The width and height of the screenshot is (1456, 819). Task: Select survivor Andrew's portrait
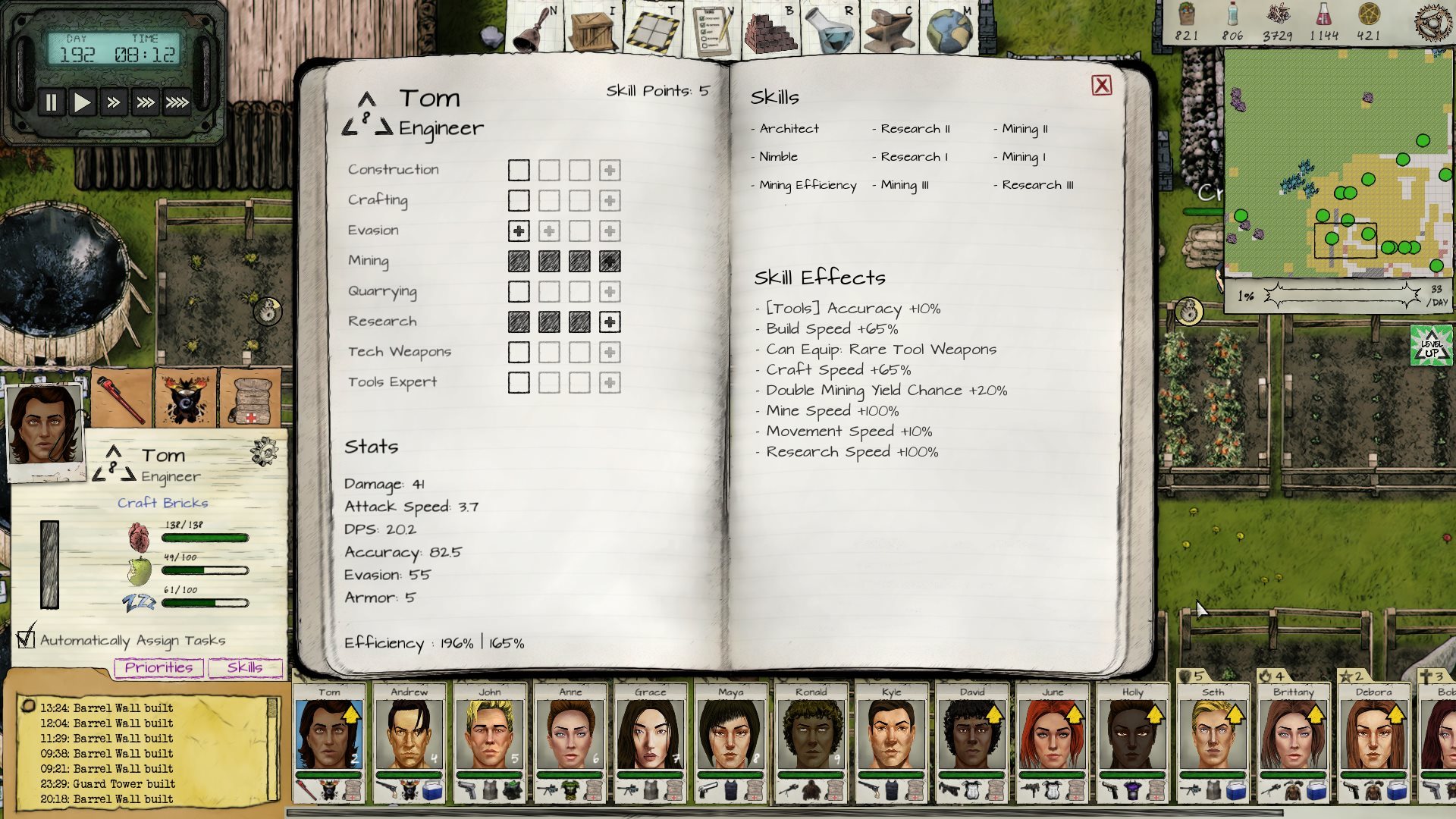[409, 734]
